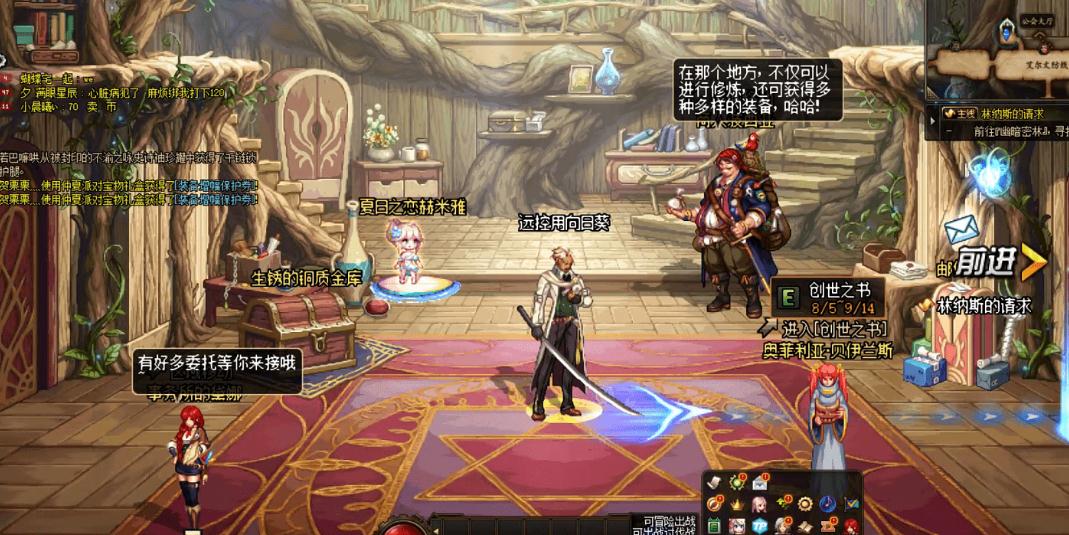This screenshot has height=535, width=1069.
Task: Click the 创世之书 event banner
Action: click(827, 298)
